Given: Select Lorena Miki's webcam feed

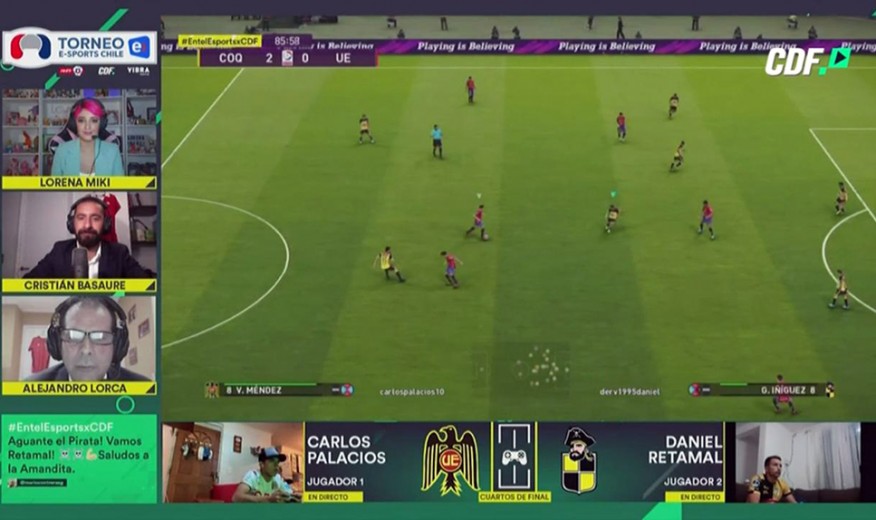Looking at the screenshot, I should (x=79, y=133).
